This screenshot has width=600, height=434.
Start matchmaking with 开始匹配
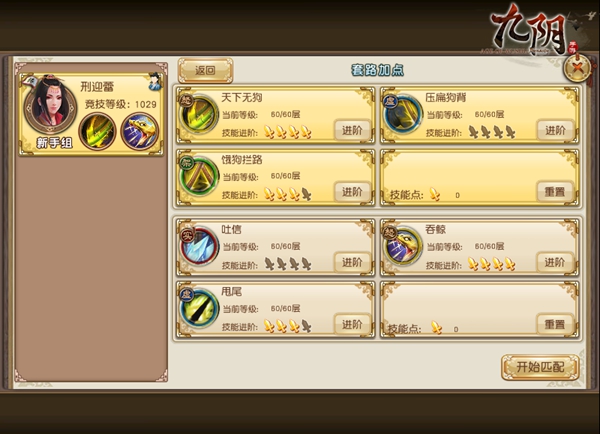[540, 367]
